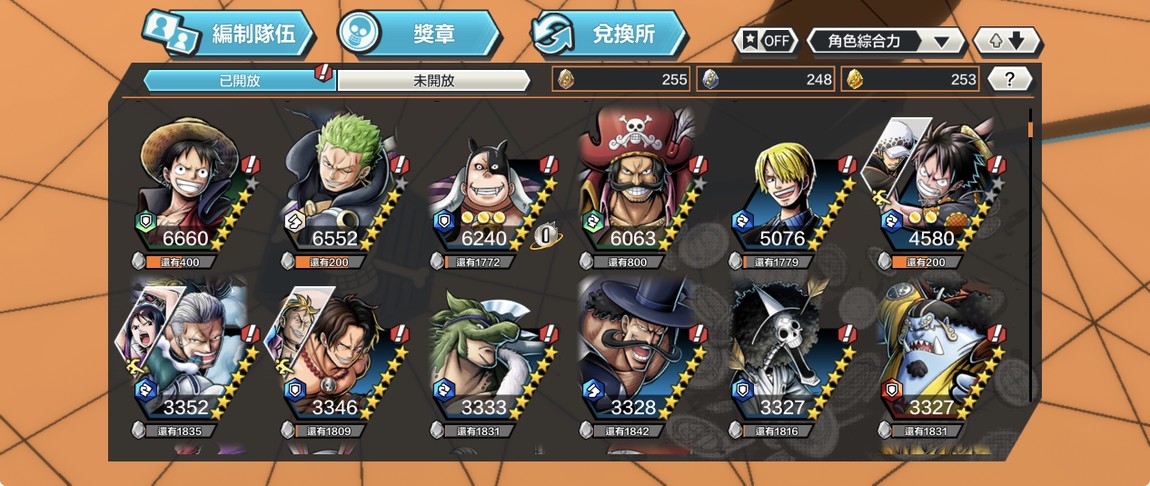Image resolution: width=1150 pixels, height=486 pixels.
Task: Switch to the 已開放 unlocked tab
Action: tap(239, 81)
